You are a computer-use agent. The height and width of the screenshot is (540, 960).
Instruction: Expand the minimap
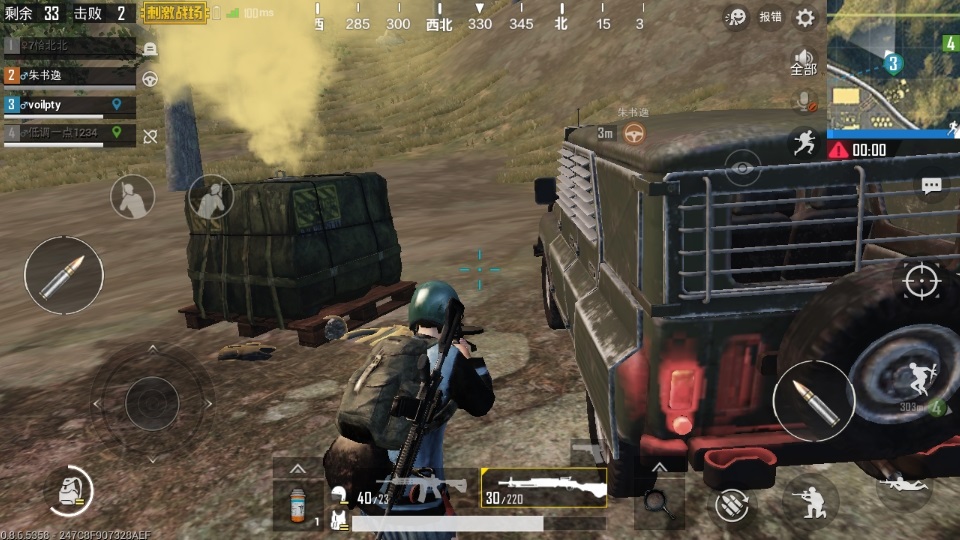(893, 65)
